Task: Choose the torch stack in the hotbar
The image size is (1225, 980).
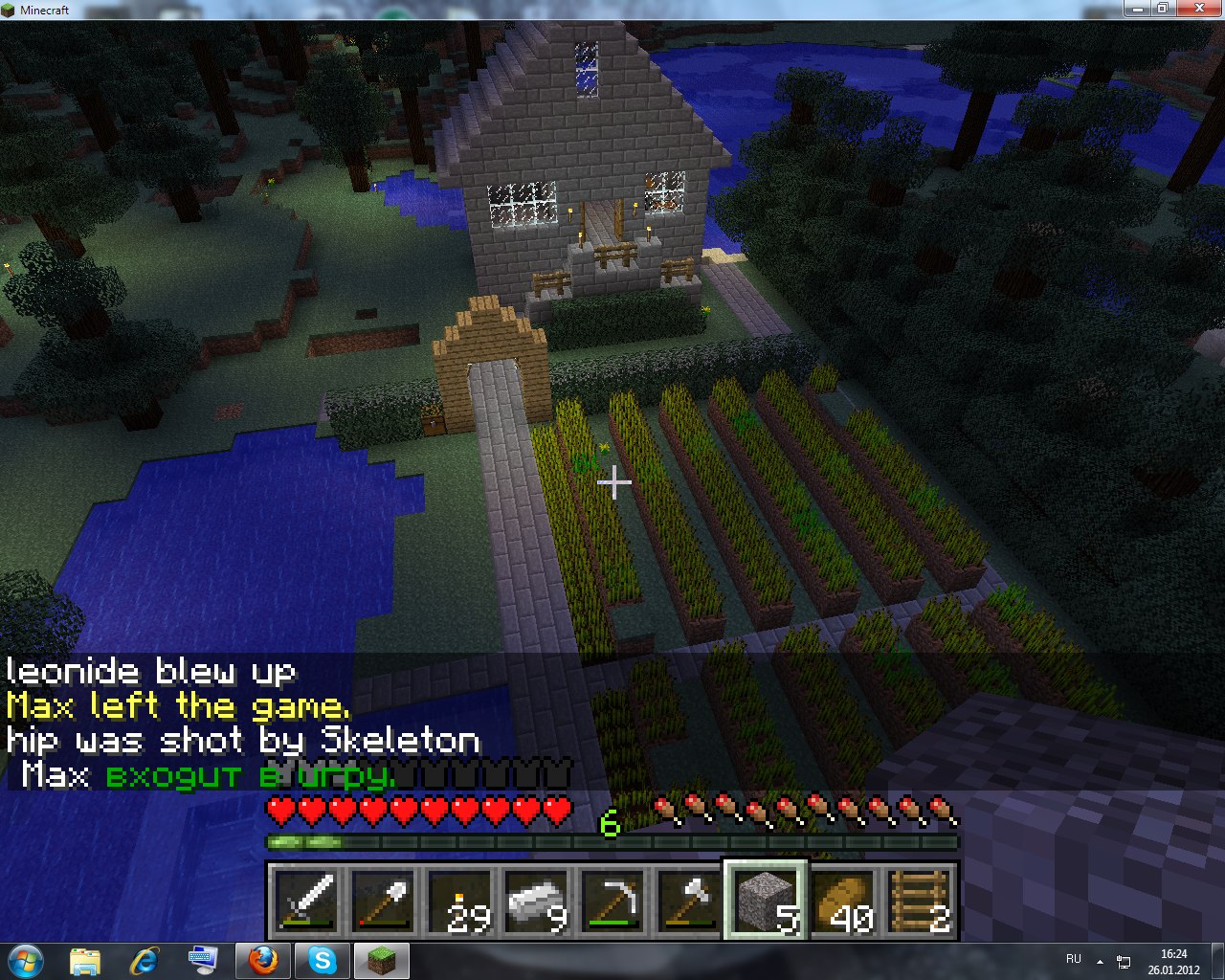Action: coord(459,902)
